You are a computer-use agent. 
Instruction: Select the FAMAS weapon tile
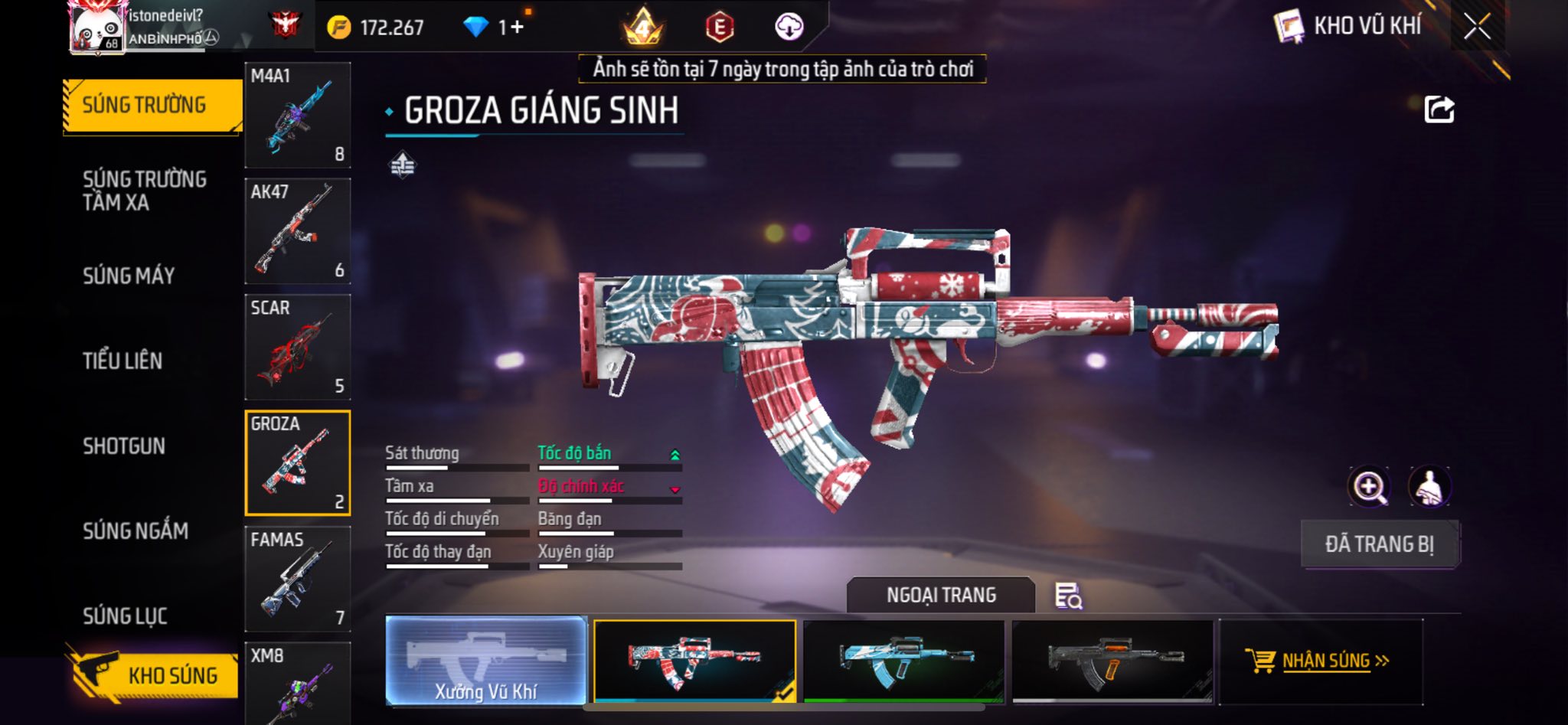point(297,579)
